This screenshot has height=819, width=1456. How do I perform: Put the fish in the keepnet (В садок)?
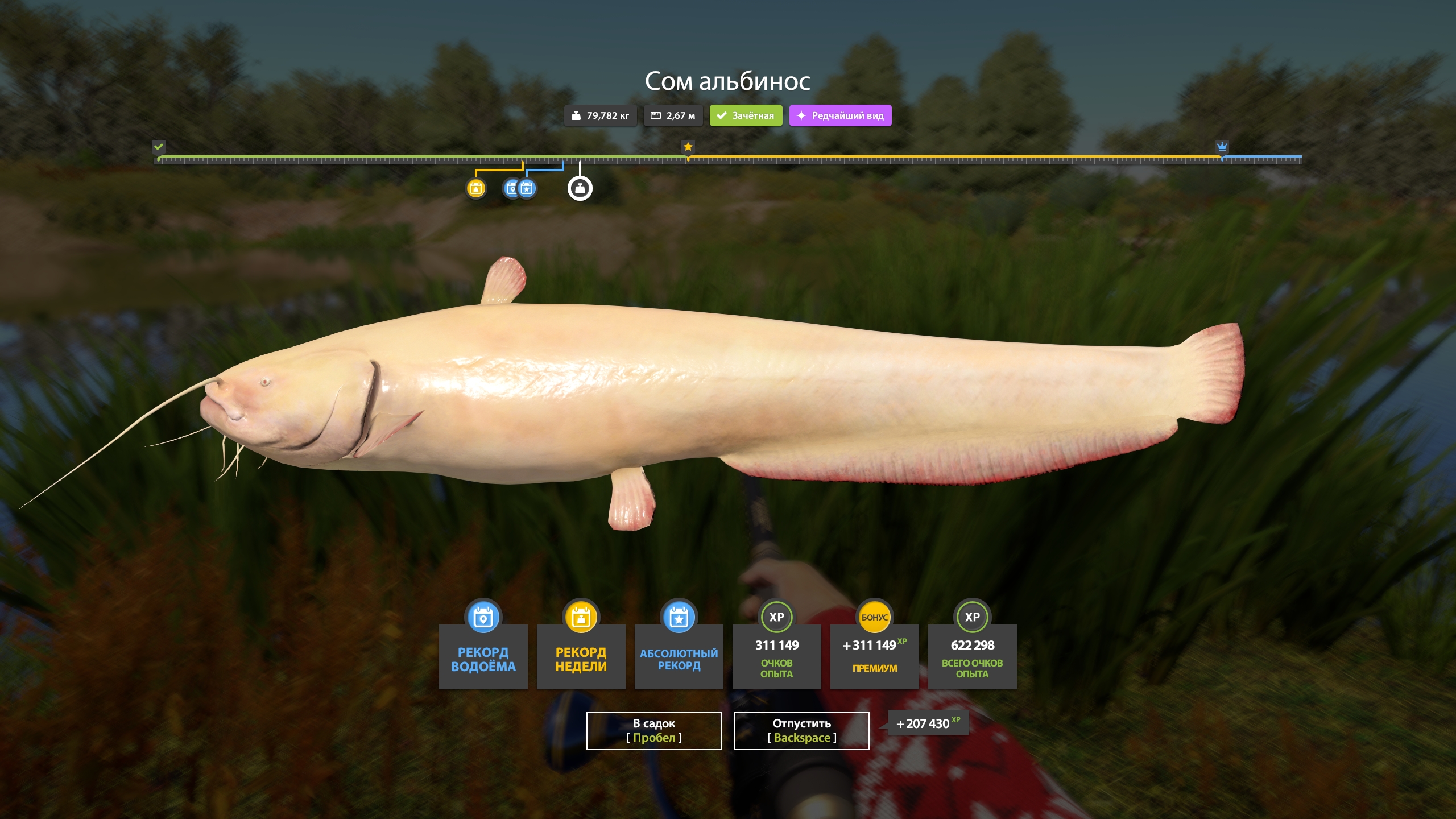653,730
